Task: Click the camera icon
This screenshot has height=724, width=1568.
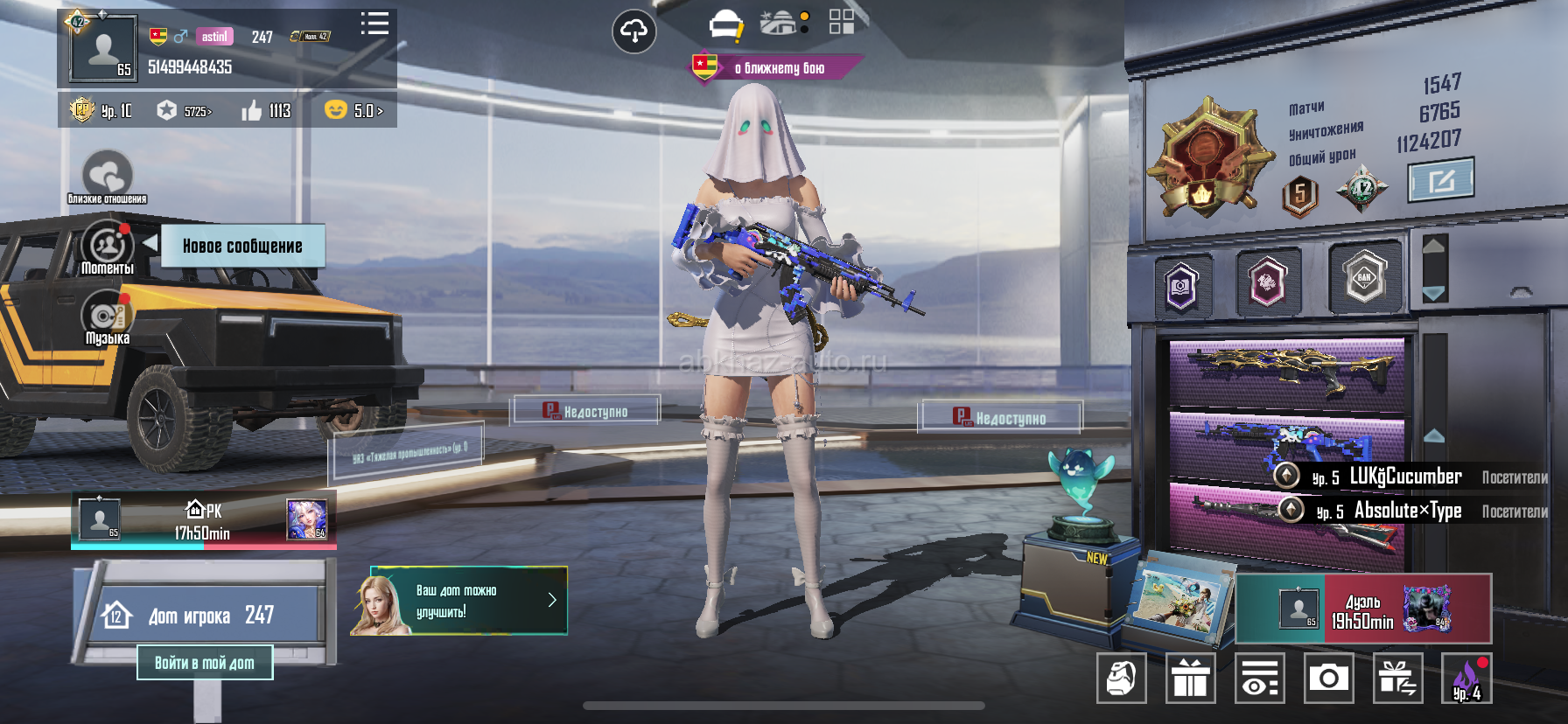Action: (1328, 679)
